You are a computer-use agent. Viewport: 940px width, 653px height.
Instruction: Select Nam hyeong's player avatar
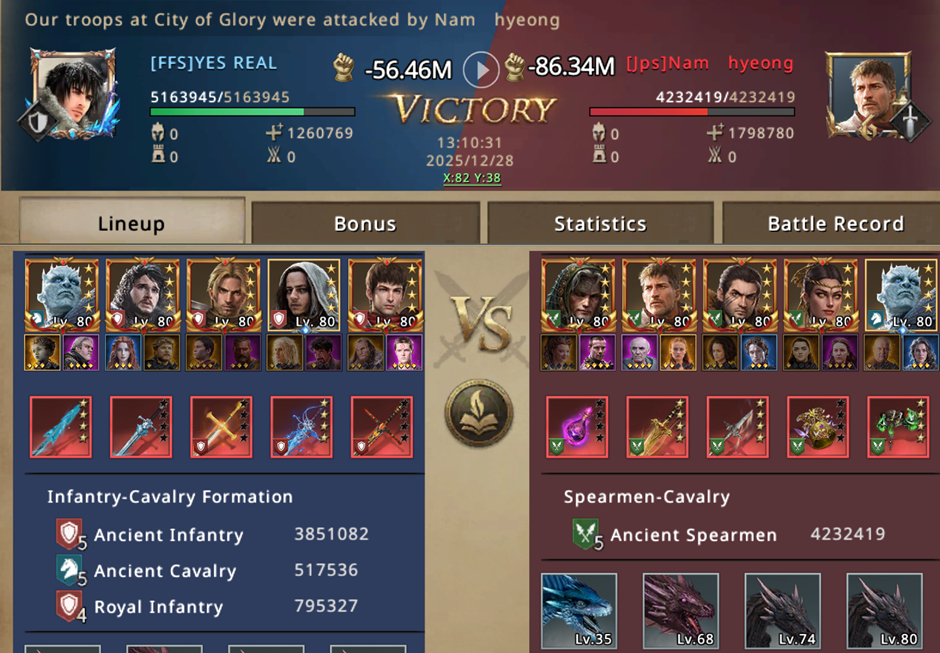point(866,93)
